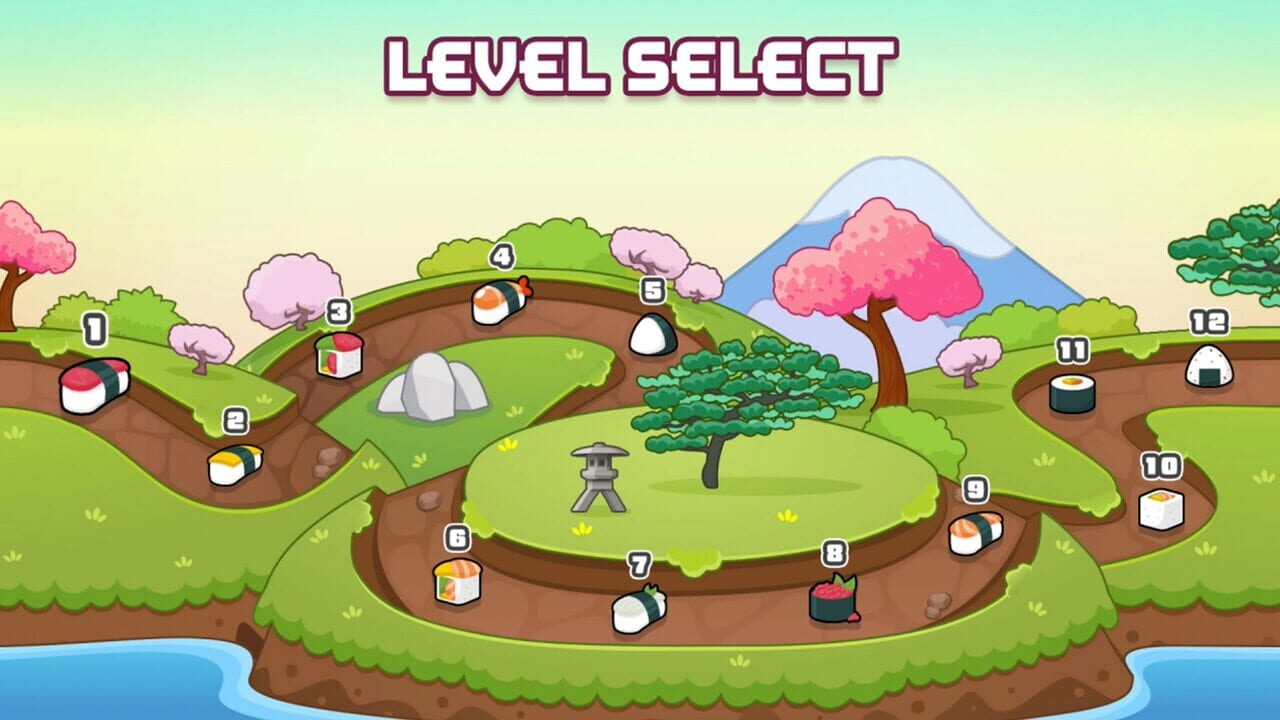Play level 8, the red roe gunkan icon

(x=831, y=601)
